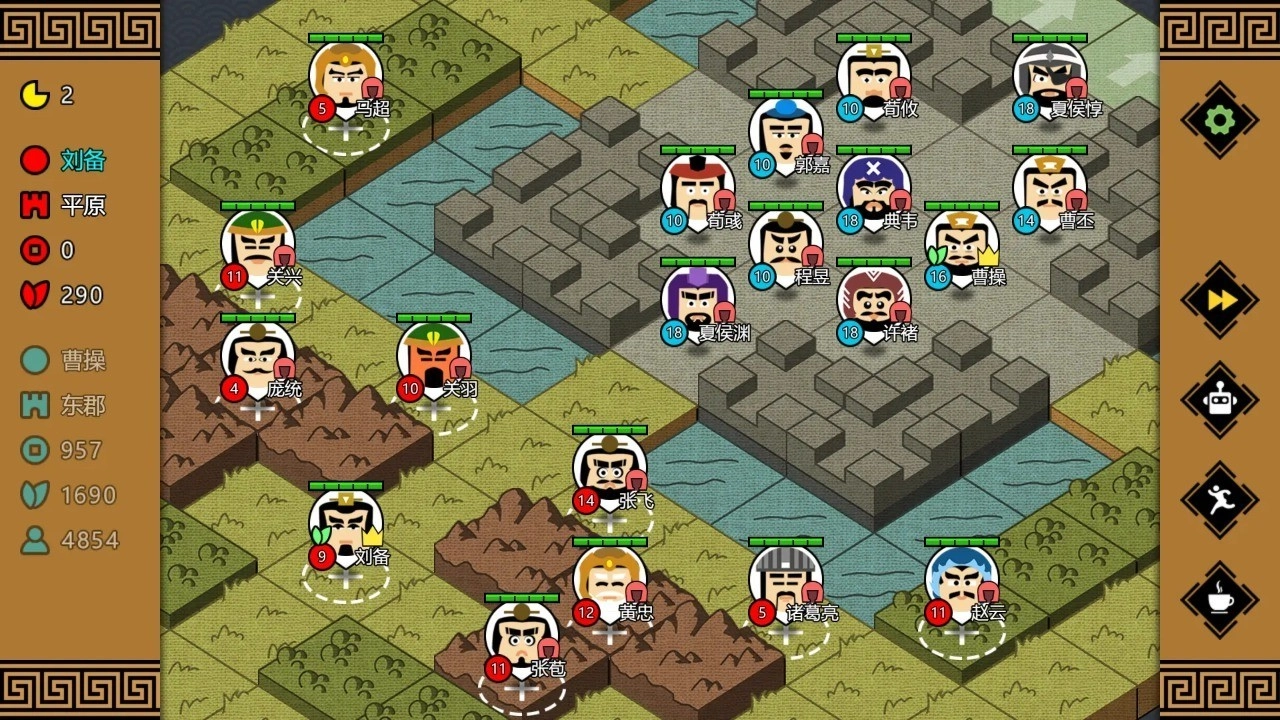
Task: Select 曹操 unit on the map
Action: point(962,245)
